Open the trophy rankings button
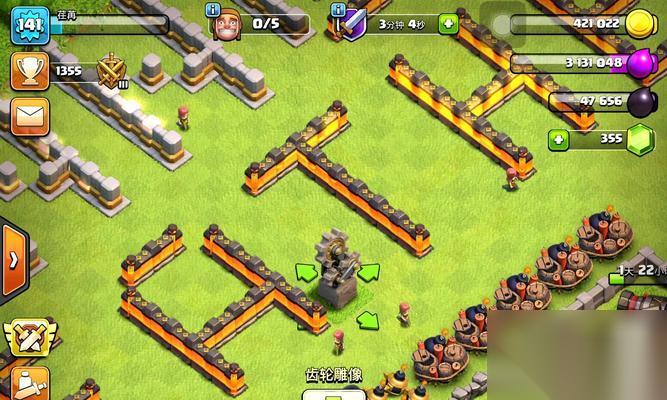The width and height of the screenshot is (667, 400). coord(28,70)
